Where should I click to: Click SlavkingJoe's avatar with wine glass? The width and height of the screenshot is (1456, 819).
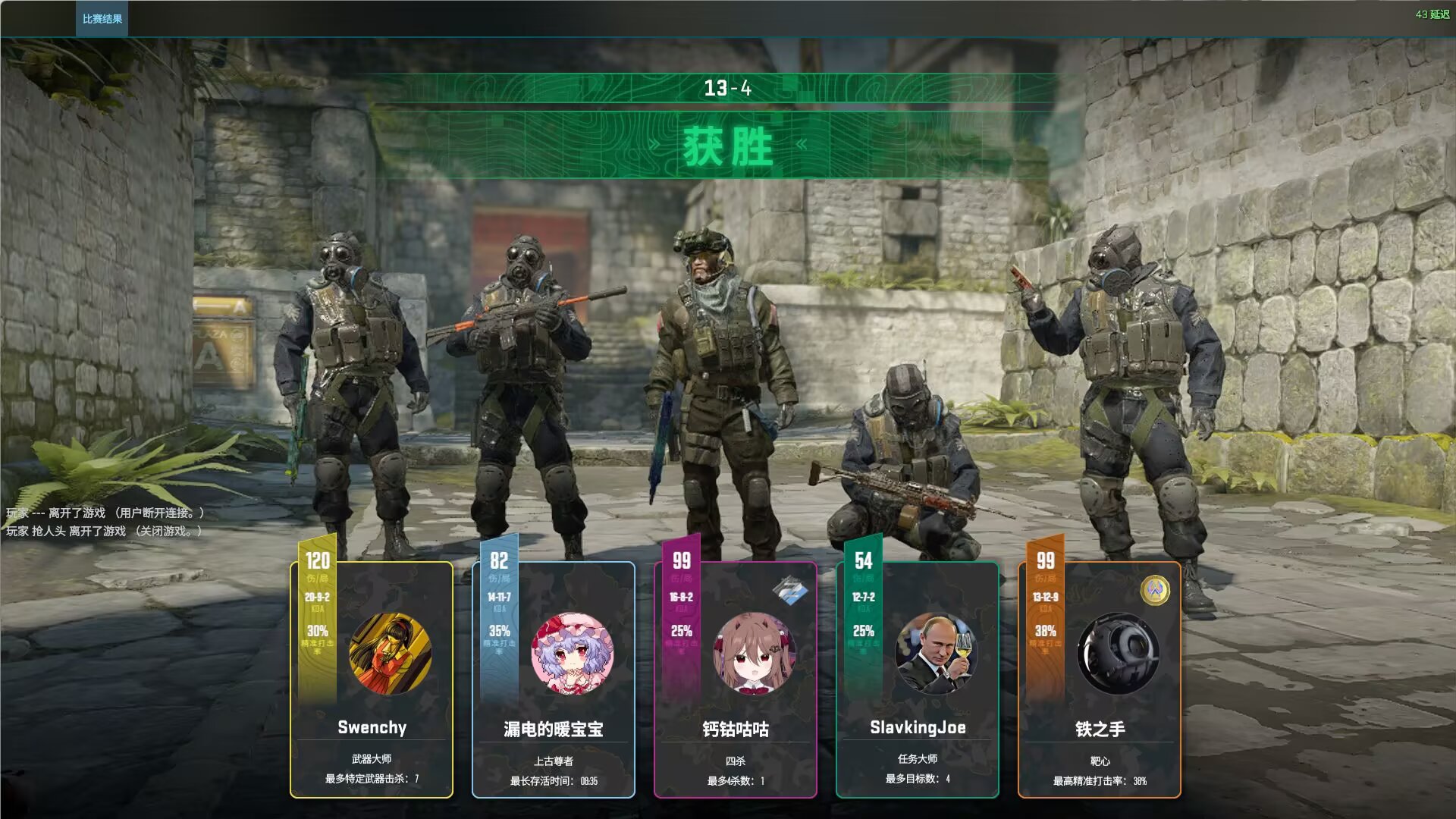tap(936, 654)
